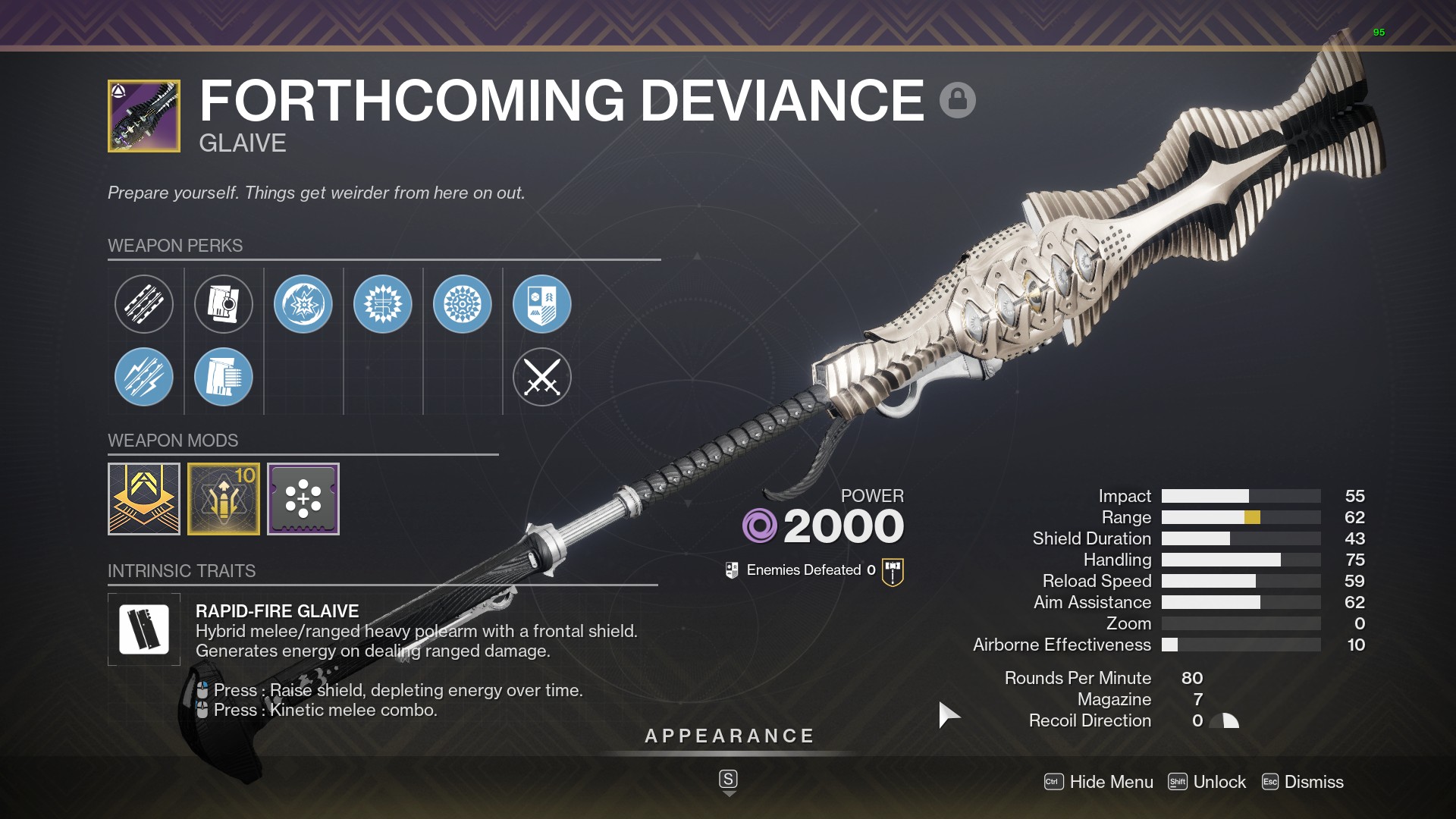Inspect the tier 10 masterwork mod
This screenshot has width=1456, height=819.
coord(224,499)
